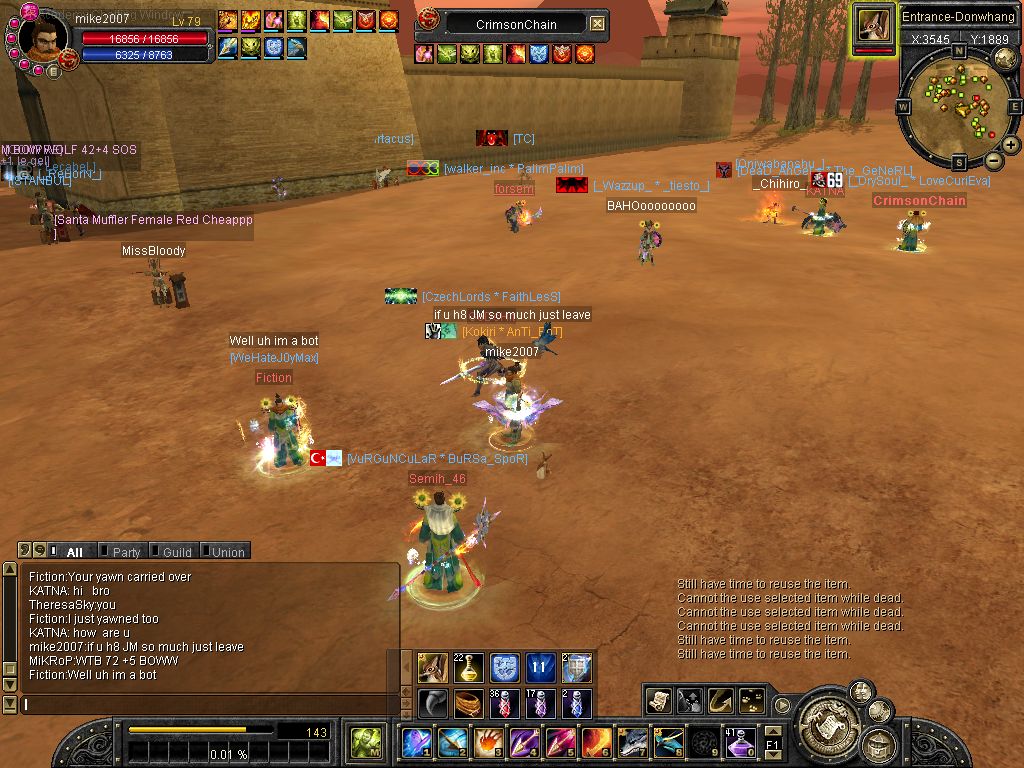Select the pet portrait next to minimap
1024x768 pixels.
point(874,26)
